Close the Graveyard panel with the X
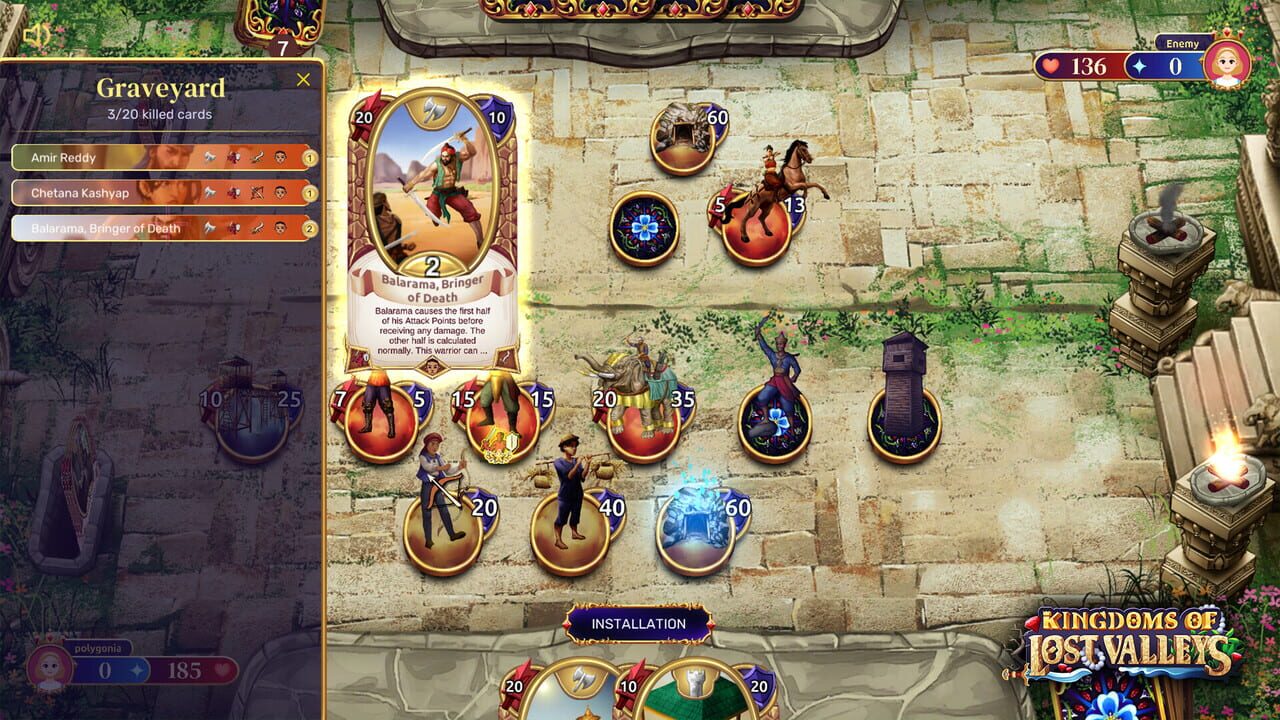This screenshot has height=720, width=1280. pos(303,79)
